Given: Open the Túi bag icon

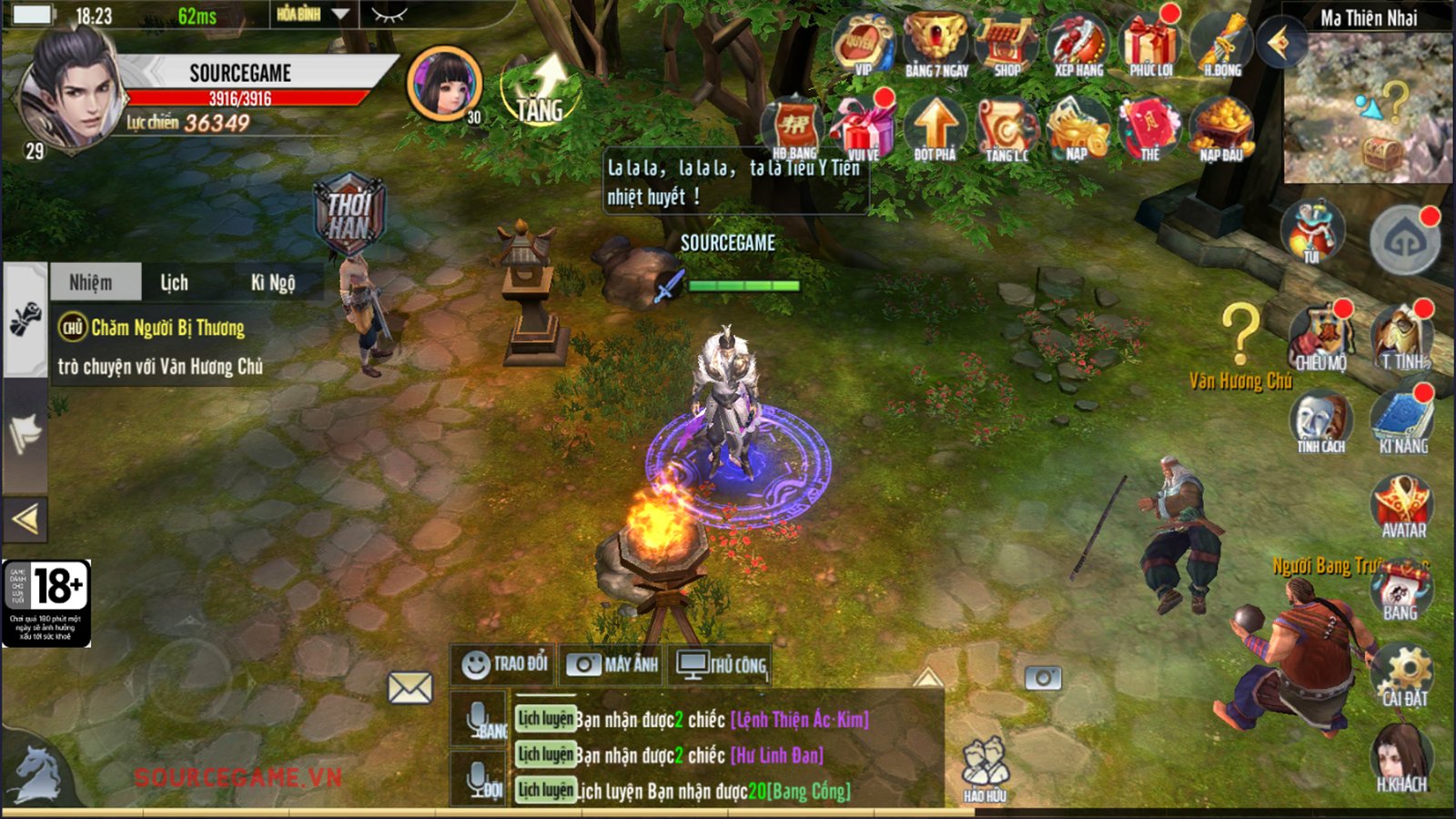Looking at the screenshot, I should tap(1311, 231).
